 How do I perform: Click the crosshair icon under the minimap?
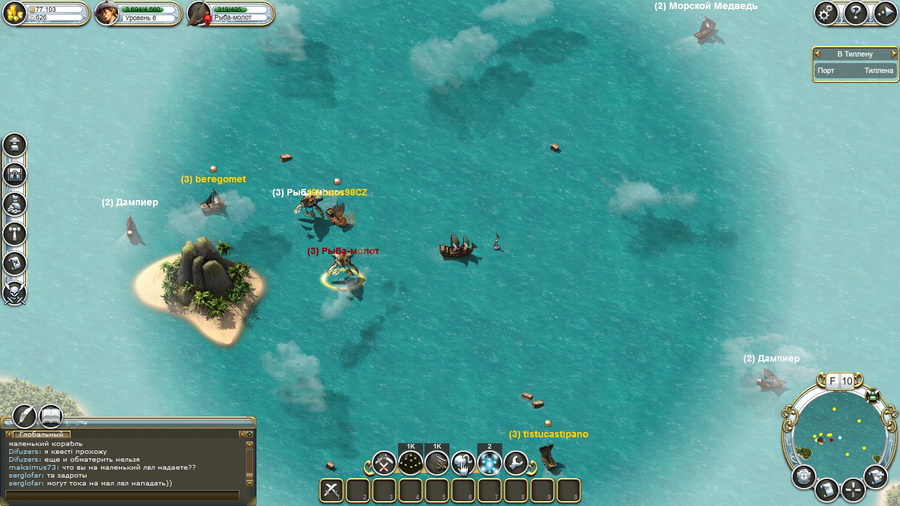tap(852, 489)
